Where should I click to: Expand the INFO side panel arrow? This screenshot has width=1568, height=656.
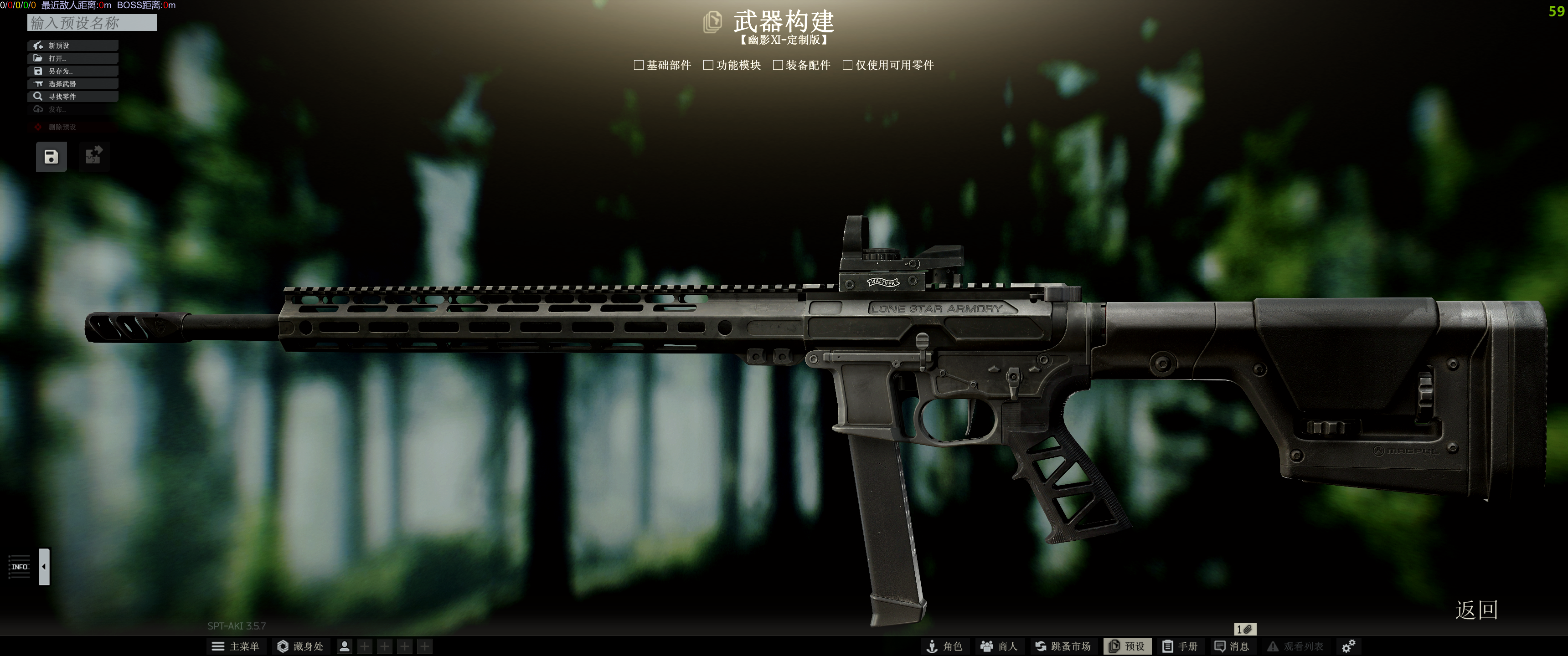44,567
